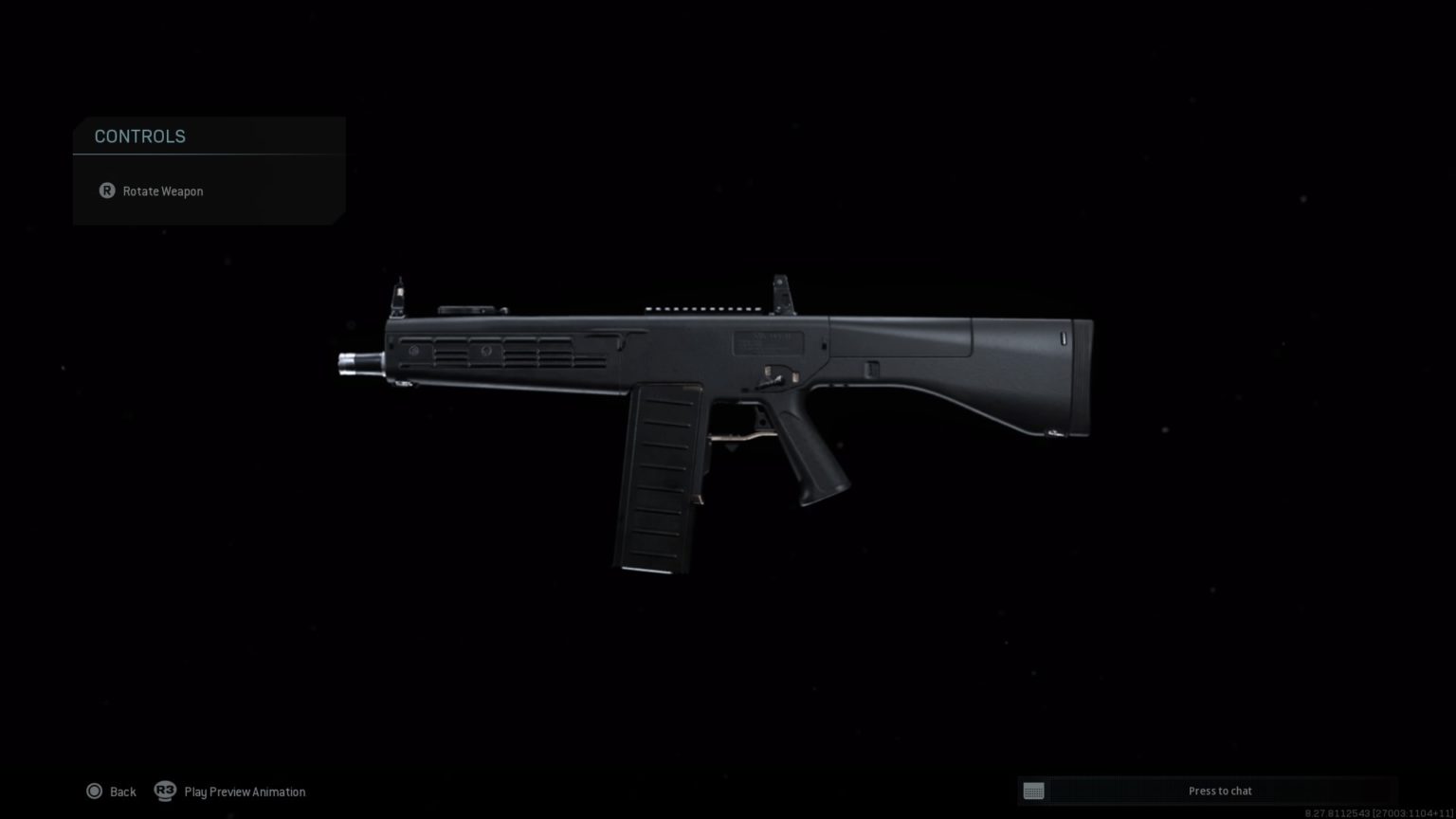Open the Press to chat field
1456x819 pixels.
tap(1220, 790)
